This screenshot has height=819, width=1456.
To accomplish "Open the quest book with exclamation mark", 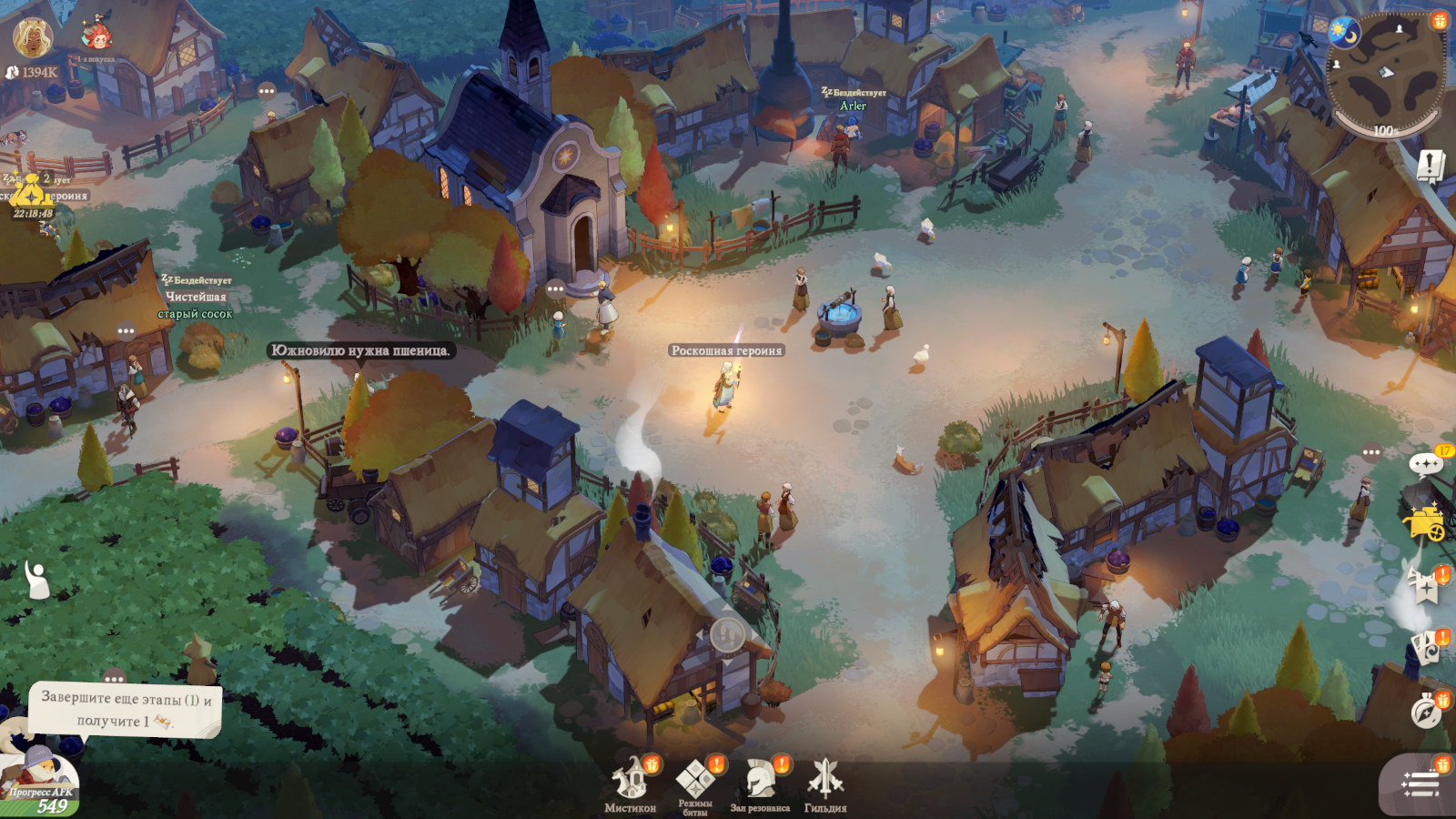I will click(1431, 166).
